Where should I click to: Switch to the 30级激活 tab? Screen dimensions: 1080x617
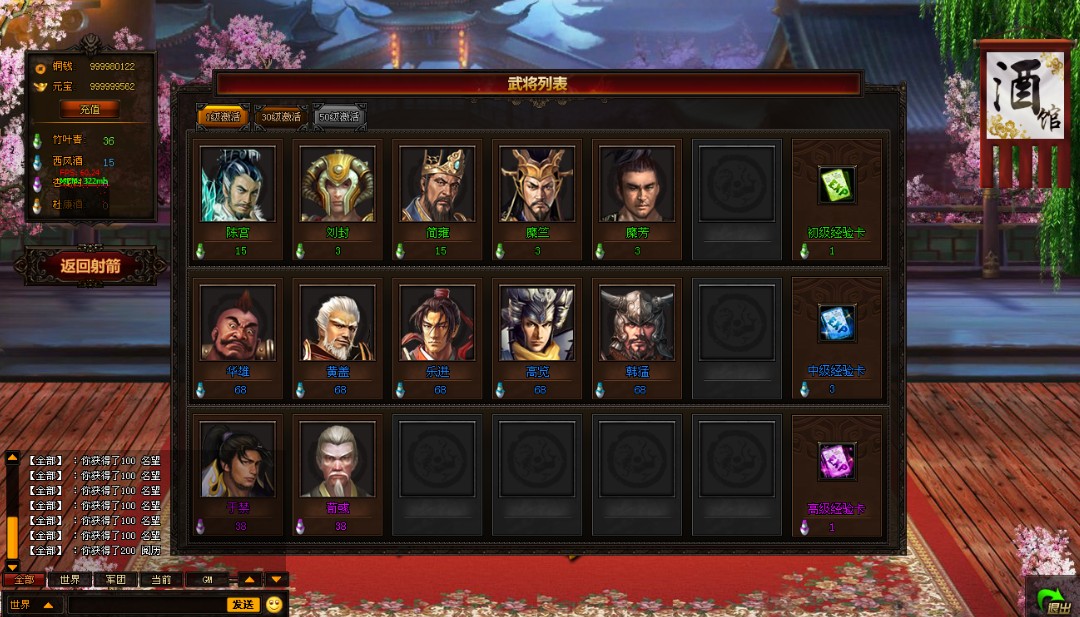pos(281,117)
